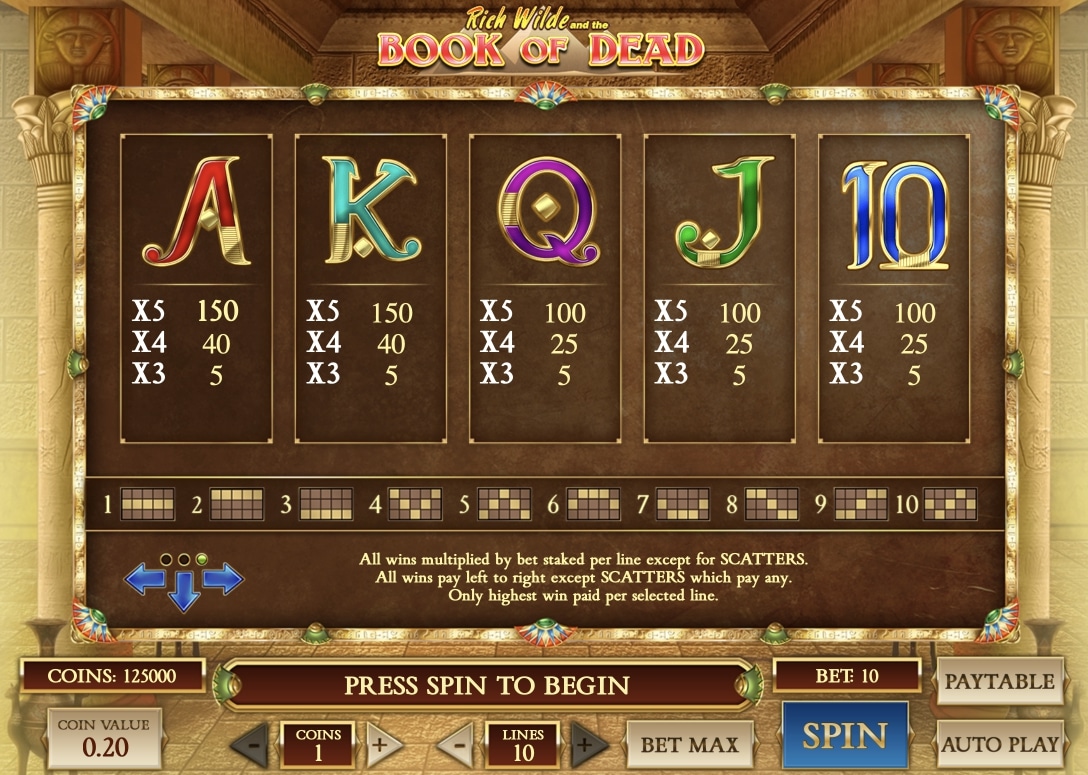Increase the number of coins
This screenshot has height=775, width=1088.
coord(379,745)
